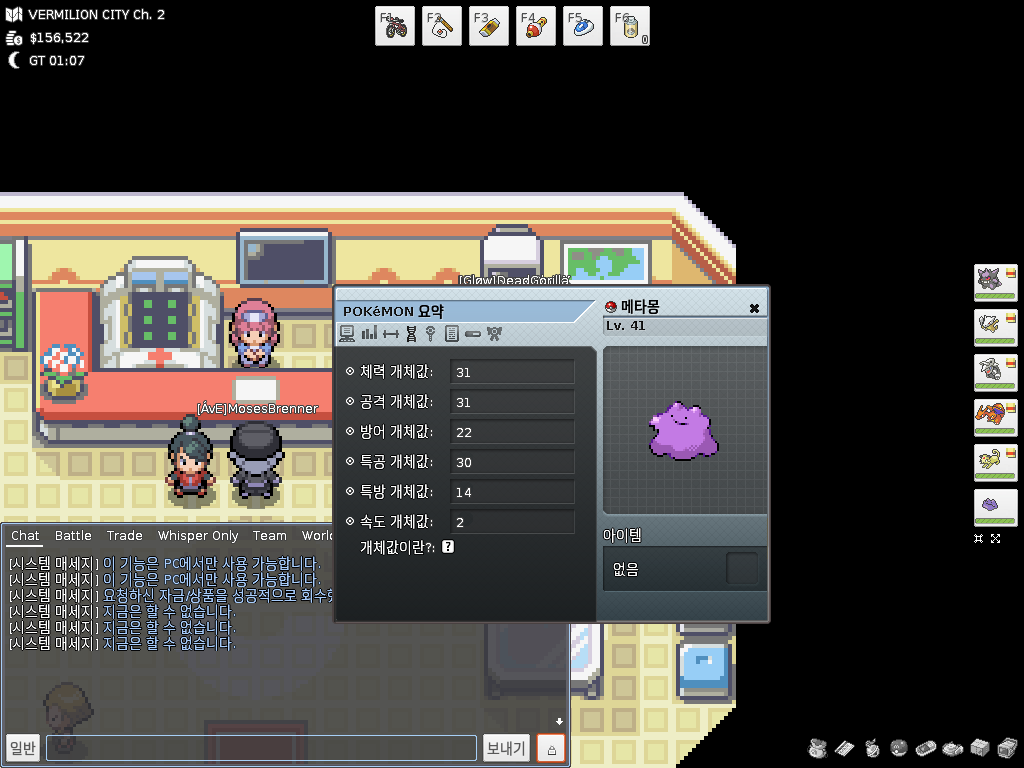This screenshot has width=1024, height=768.
Task: Open the Team chat tab
Action: (x=269, y=536)
